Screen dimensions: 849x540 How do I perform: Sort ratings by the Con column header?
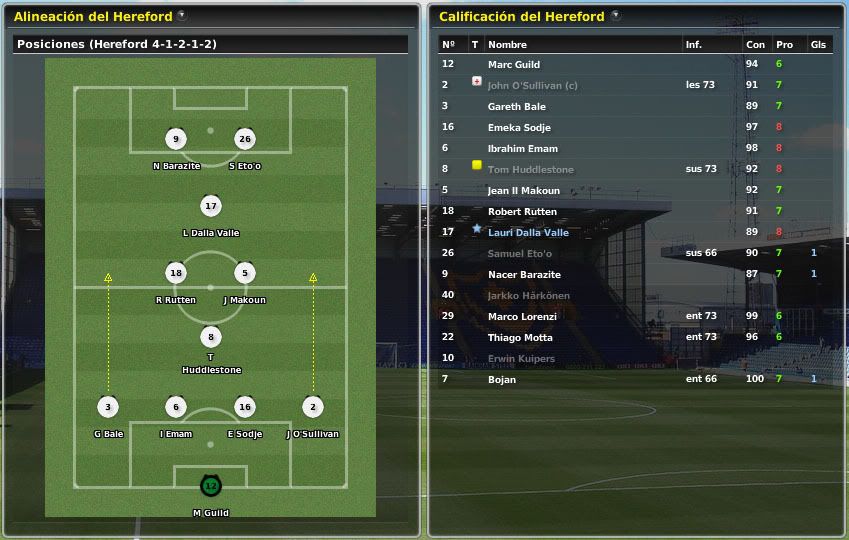coord(755,45)
